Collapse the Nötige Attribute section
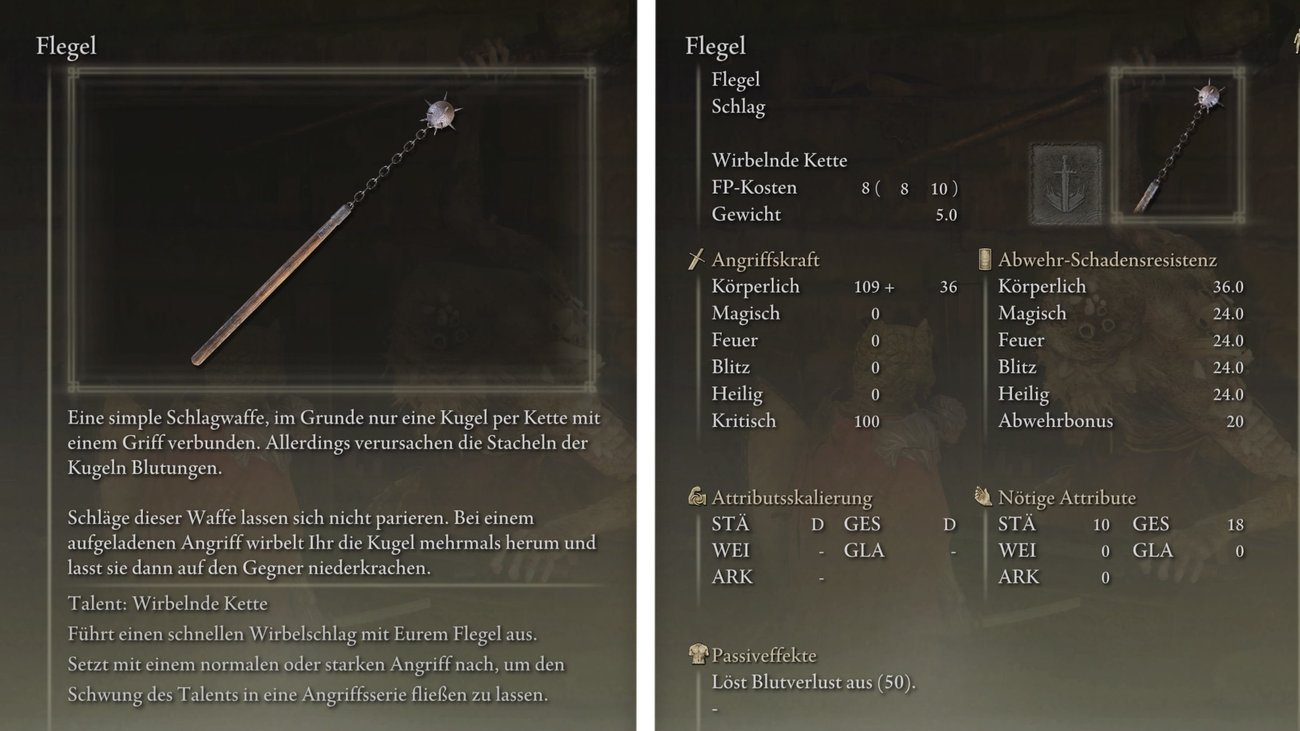The height and width of the screenshot is (731, 1300). click(x=1056, y=497)
